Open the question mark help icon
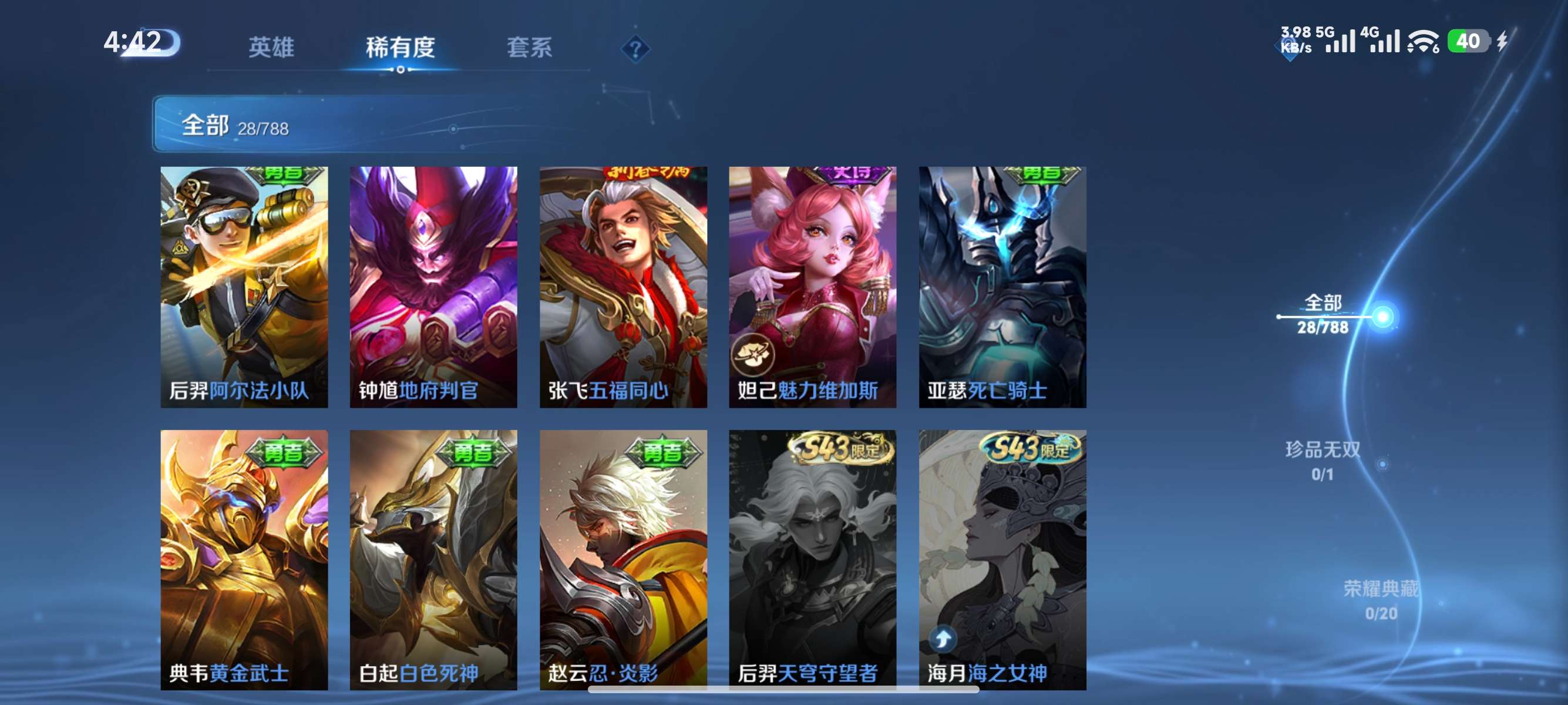The height and width of the screenshot is (705, 1568). pyautogui.click(x=635, y=50)
